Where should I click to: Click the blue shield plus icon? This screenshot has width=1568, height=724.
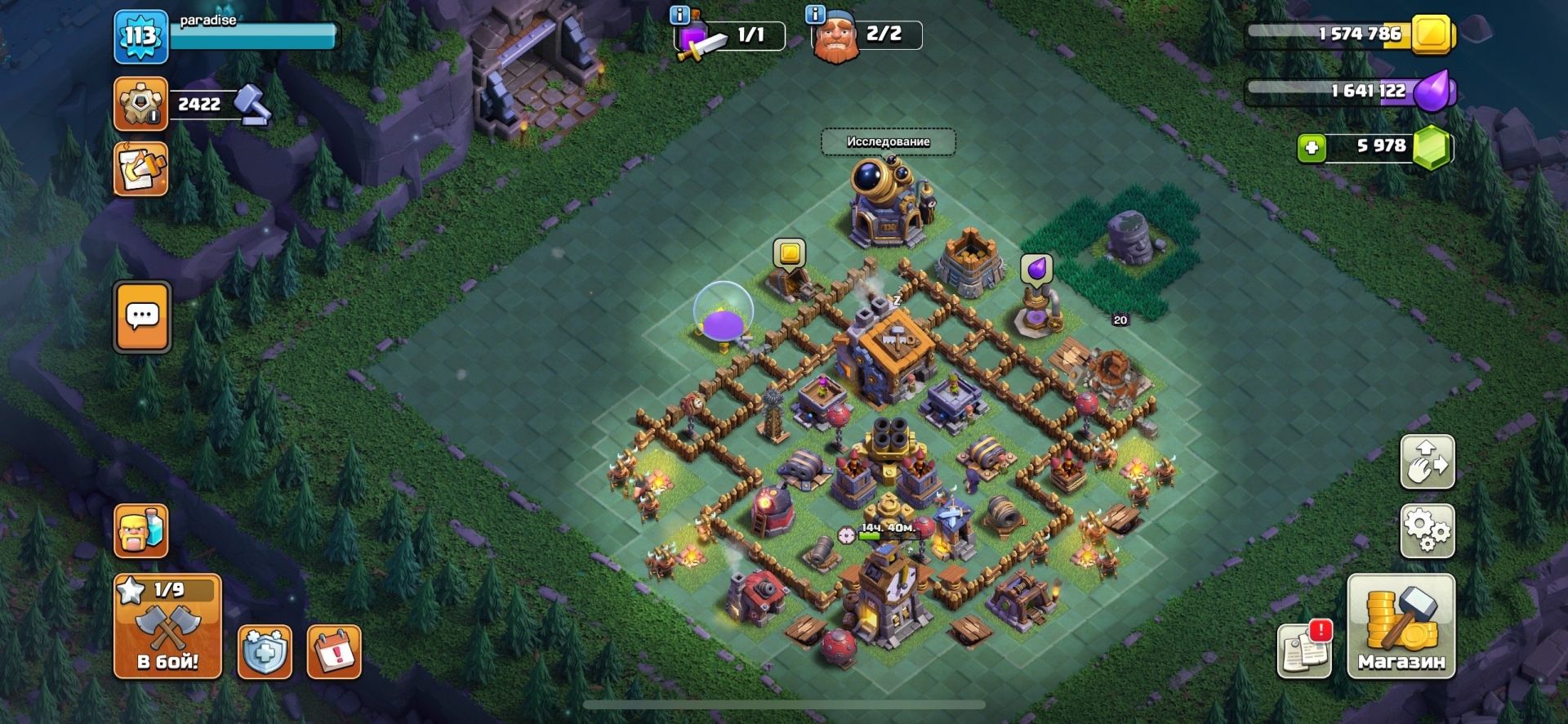tap(265, 652)
